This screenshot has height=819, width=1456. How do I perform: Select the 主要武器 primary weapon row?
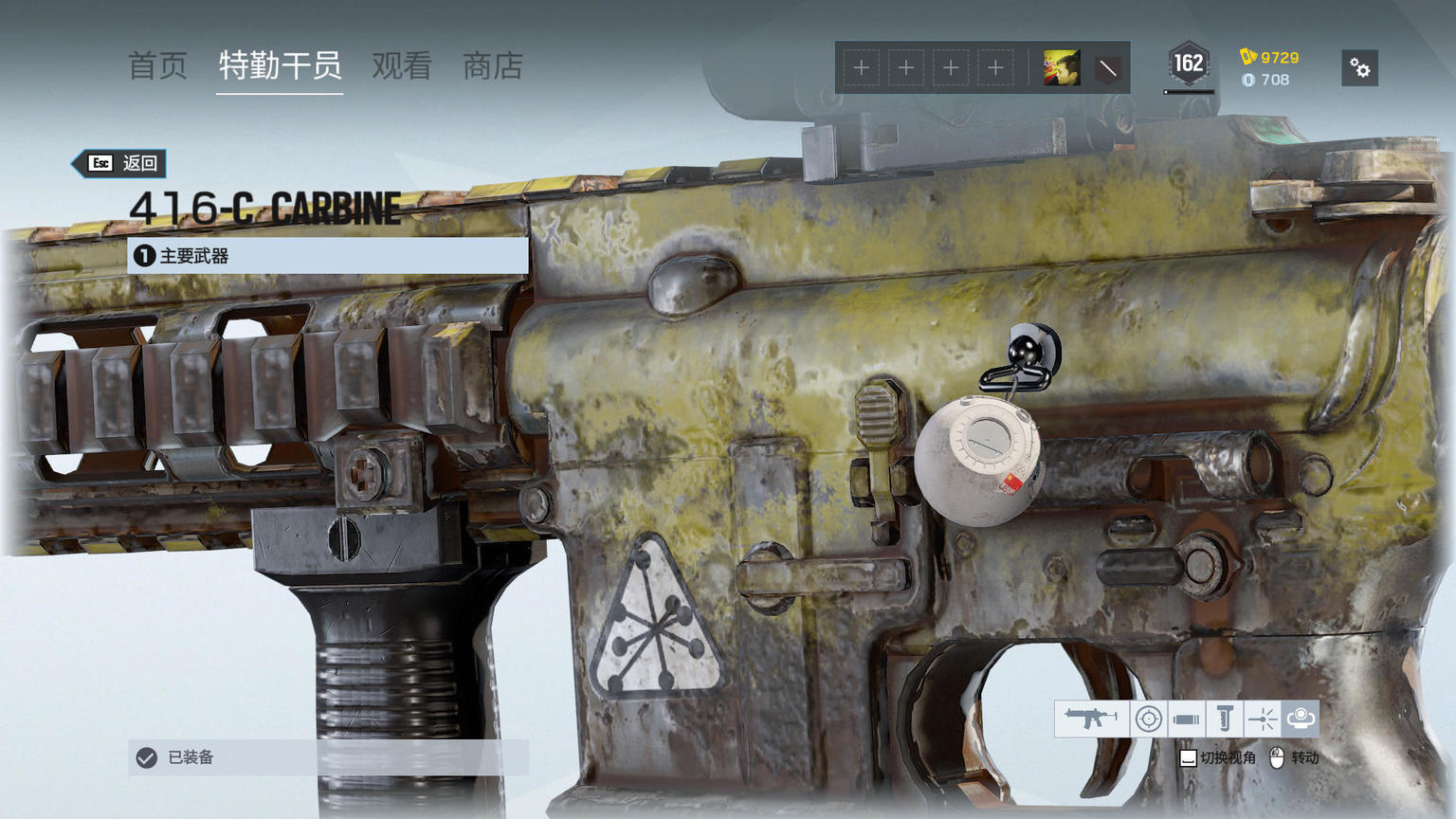coord(328,256)
